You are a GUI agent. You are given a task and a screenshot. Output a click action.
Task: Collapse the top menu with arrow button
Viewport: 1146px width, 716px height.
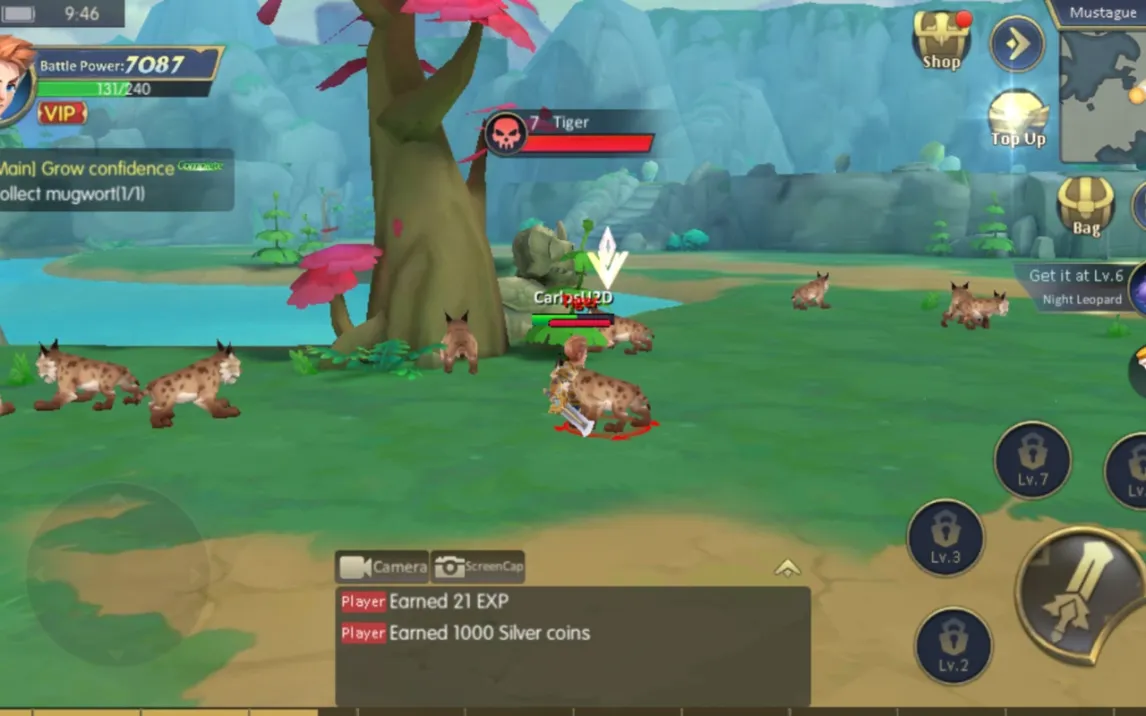coord(1016,44)
